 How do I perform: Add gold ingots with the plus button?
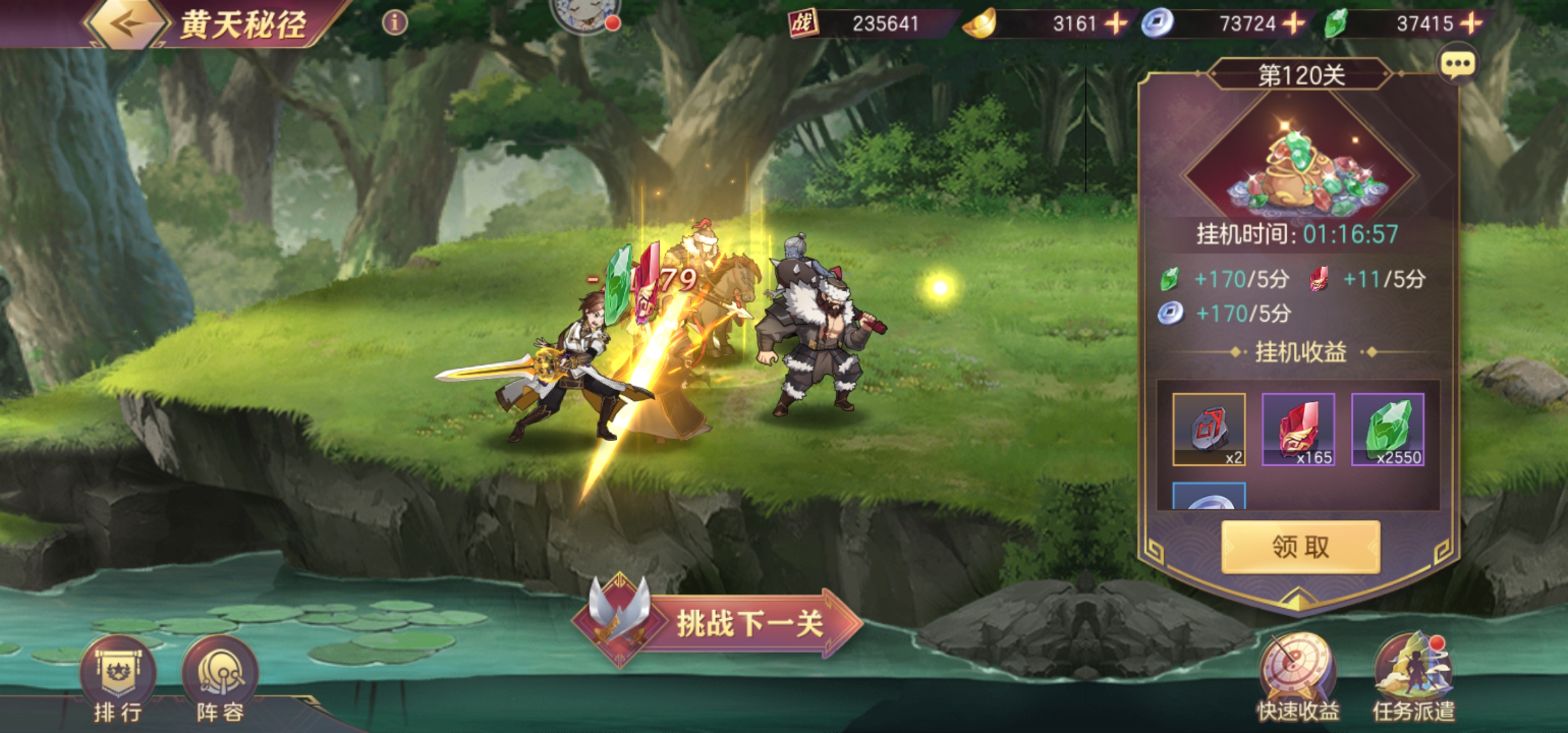pyautogui.click(x=1115, y=24)
